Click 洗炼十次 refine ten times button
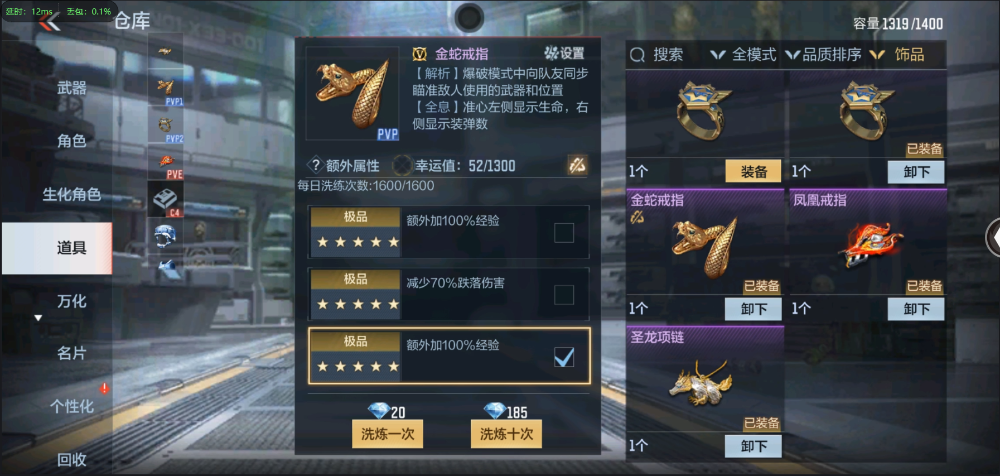1000x476 pixels. tap(506, 434)
